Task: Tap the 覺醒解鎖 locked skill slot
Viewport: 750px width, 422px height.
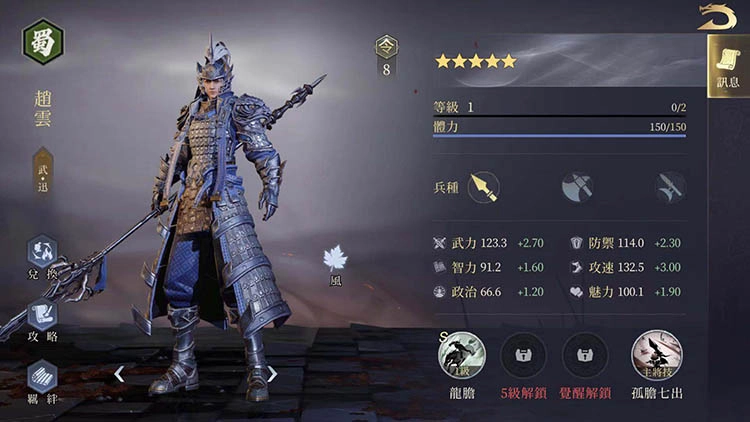Action: click(x=585, y=355)
